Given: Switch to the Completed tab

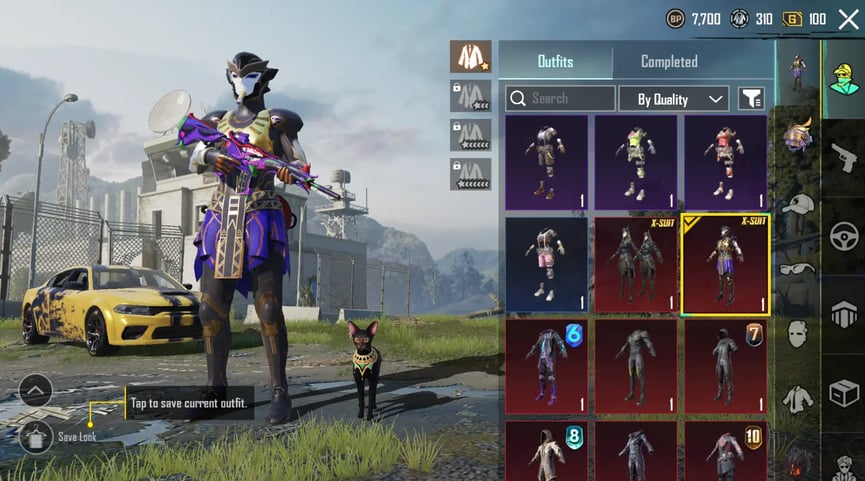Looking at the screenshot, I should point(669,61).
